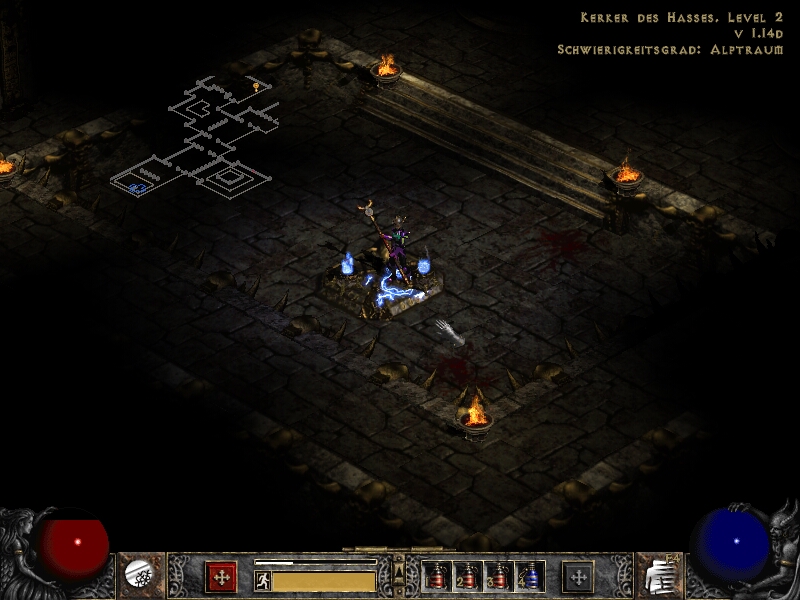Viewport: 800px width, 600px height.
Task: Use the red healing potion in belt slot 1
Action: 436,576
